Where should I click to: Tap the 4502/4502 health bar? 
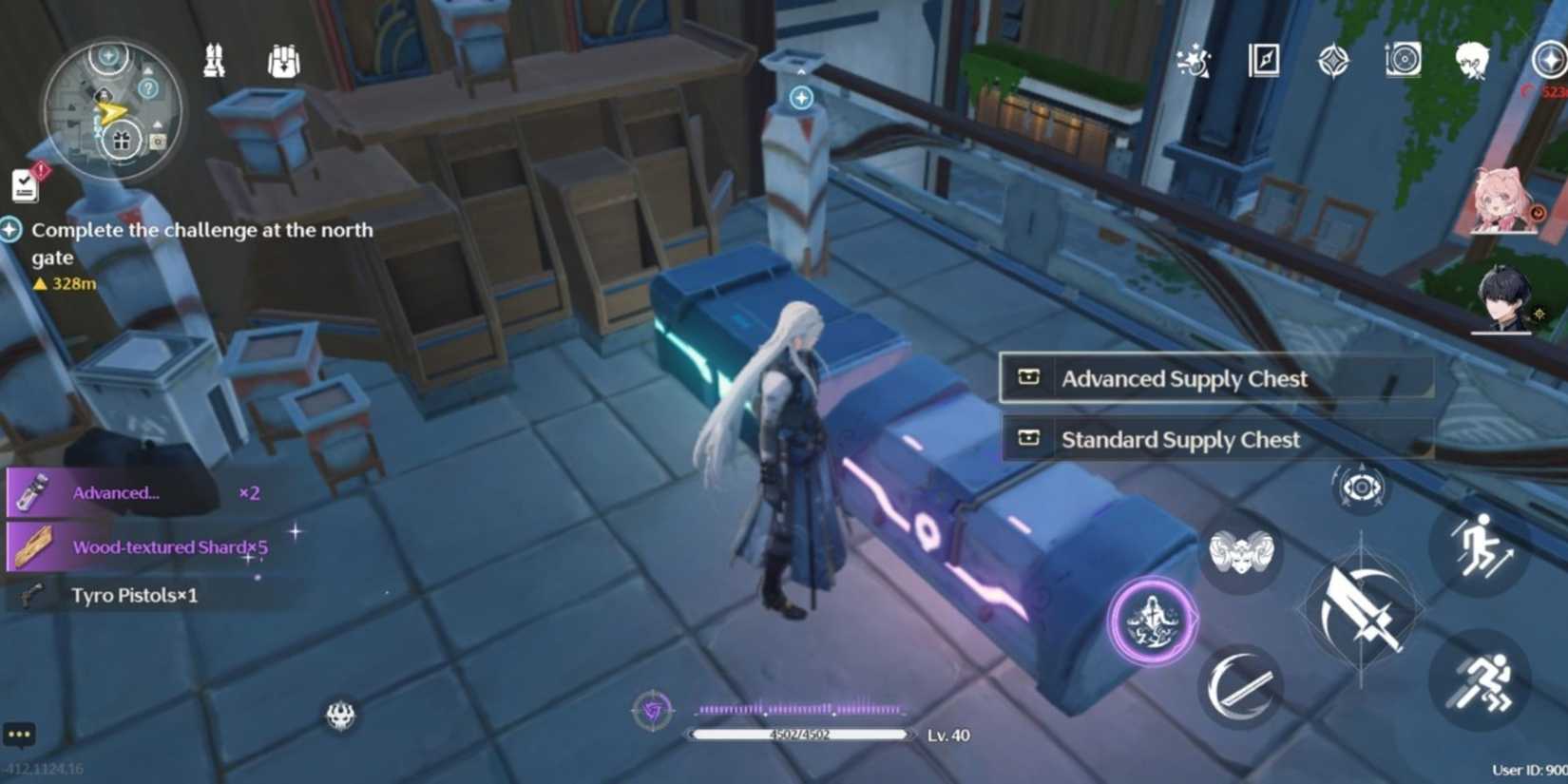pos(801,735)
